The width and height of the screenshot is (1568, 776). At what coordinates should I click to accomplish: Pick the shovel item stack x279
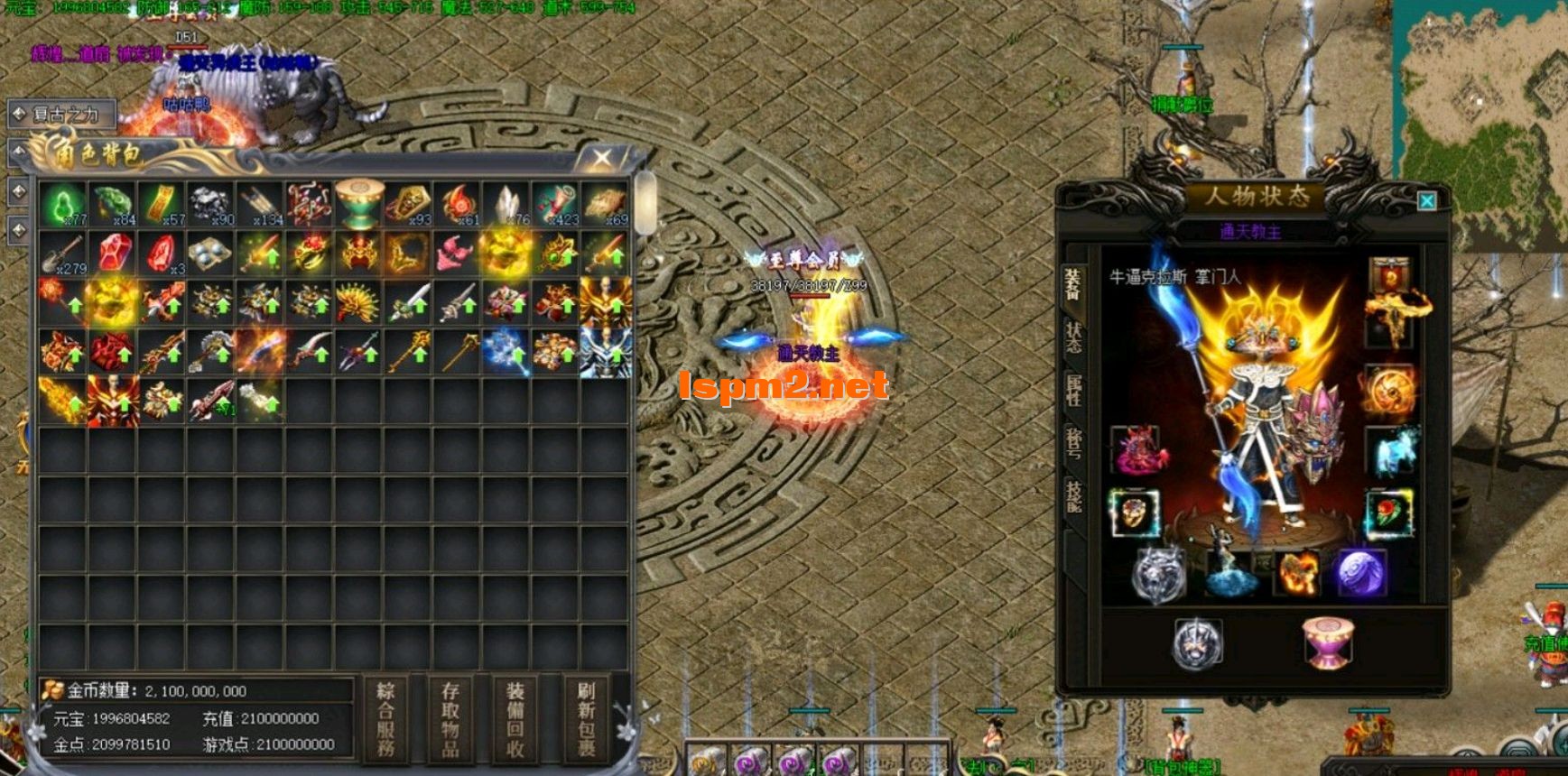point(62,254)
